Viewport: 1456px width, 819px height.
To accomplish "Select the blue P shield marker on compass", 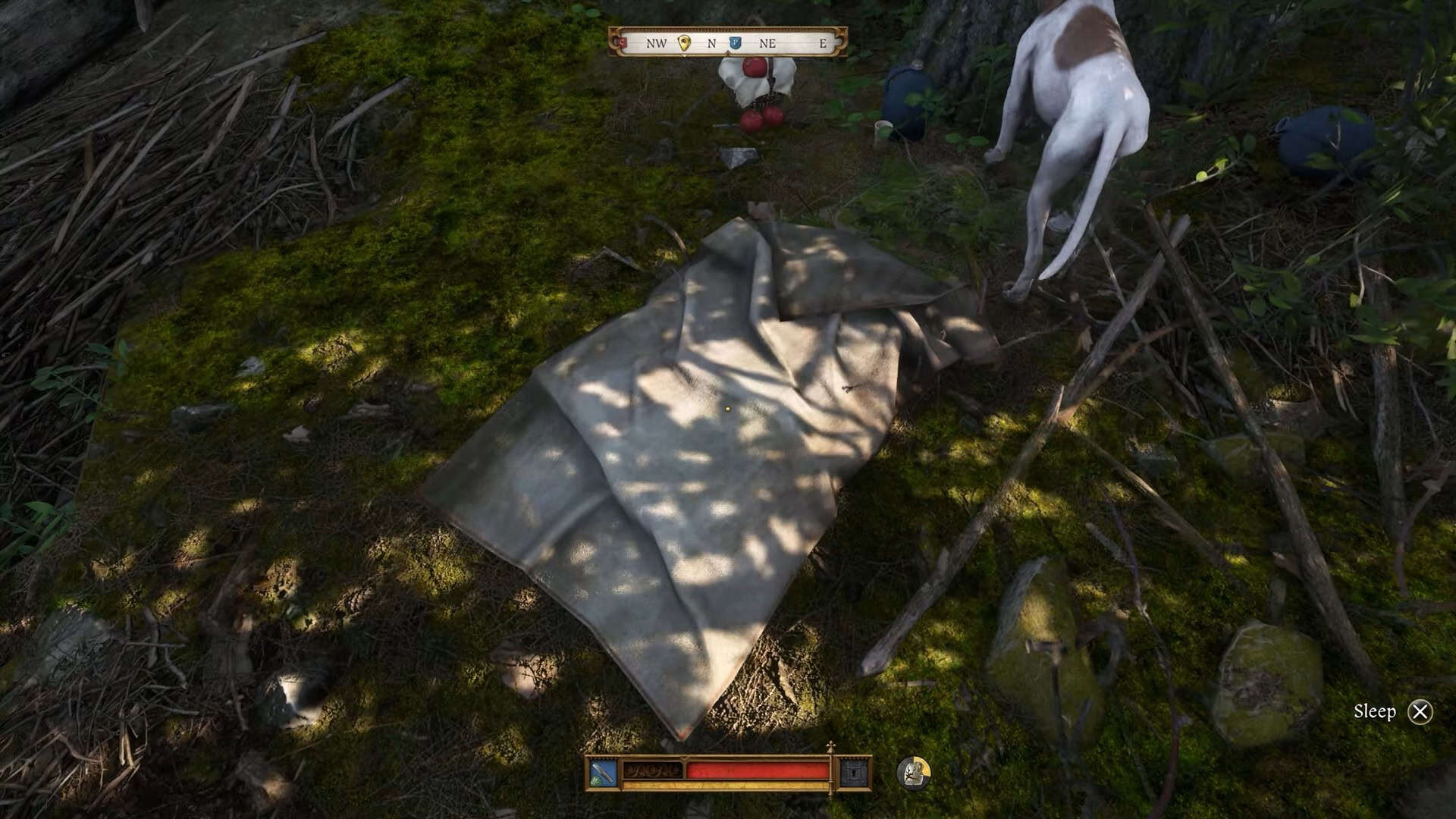I will (735, 44).
